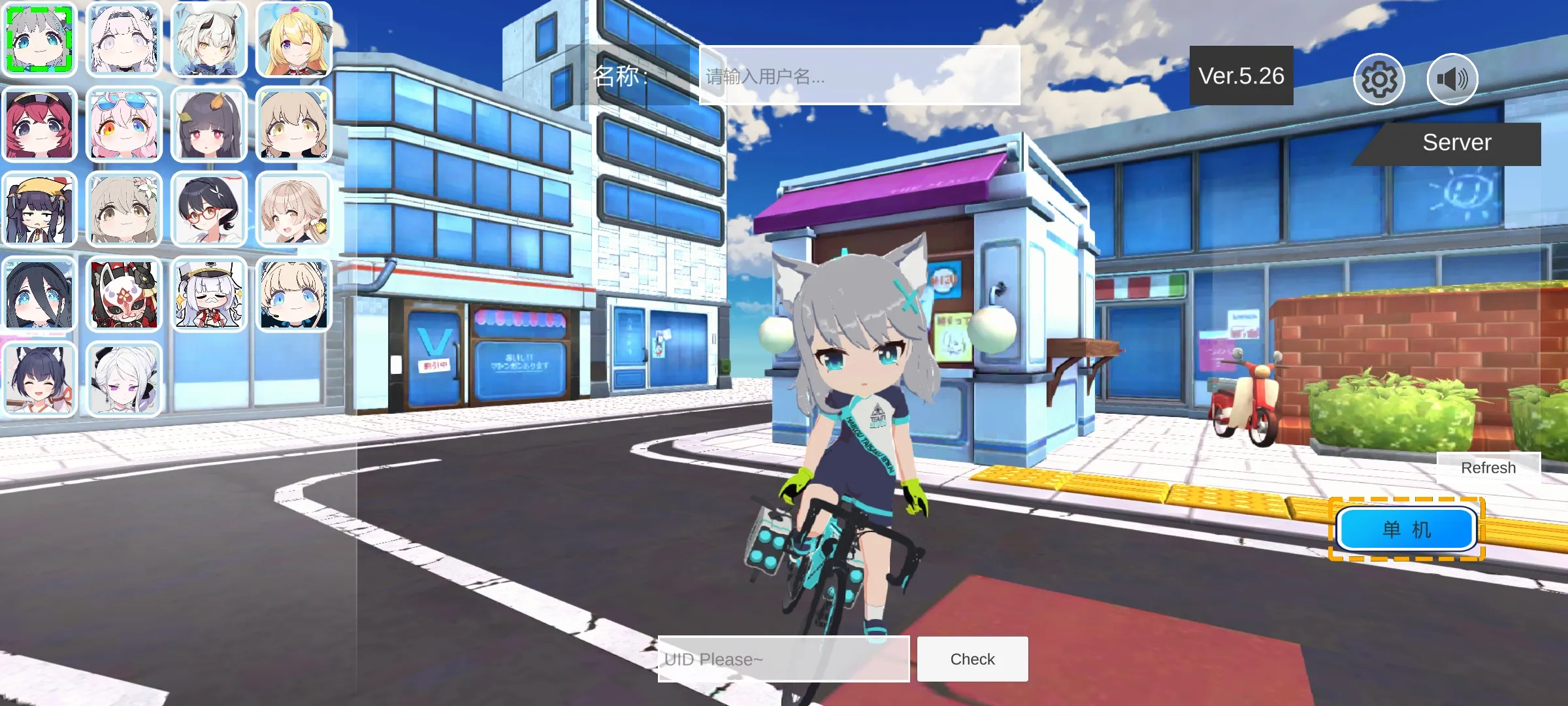Toggle the red-haired goggles character selection

click(41, 124)
